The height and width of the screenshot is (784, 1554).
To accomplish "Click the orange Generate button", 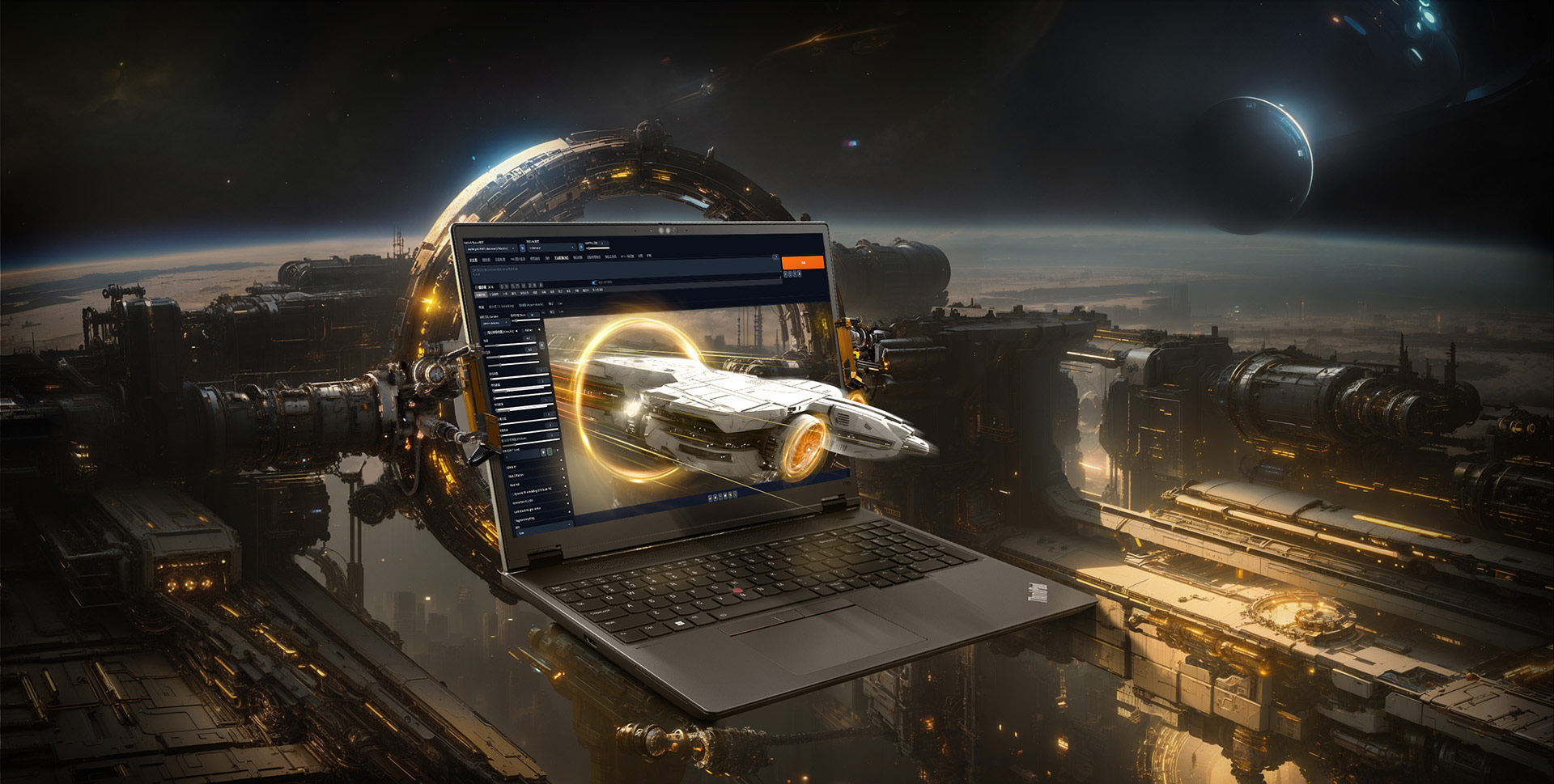I will pos(802,263).
